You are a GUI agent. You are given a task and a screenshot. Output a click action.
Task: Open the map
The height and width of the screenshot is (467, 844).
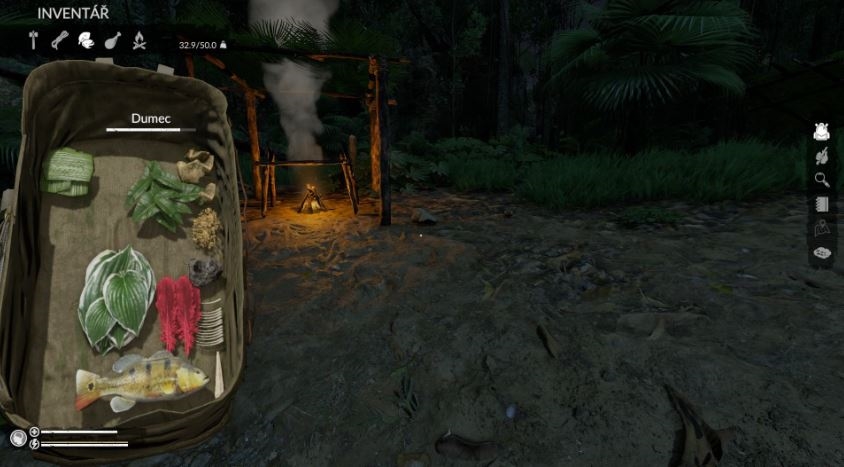point(822,229)
